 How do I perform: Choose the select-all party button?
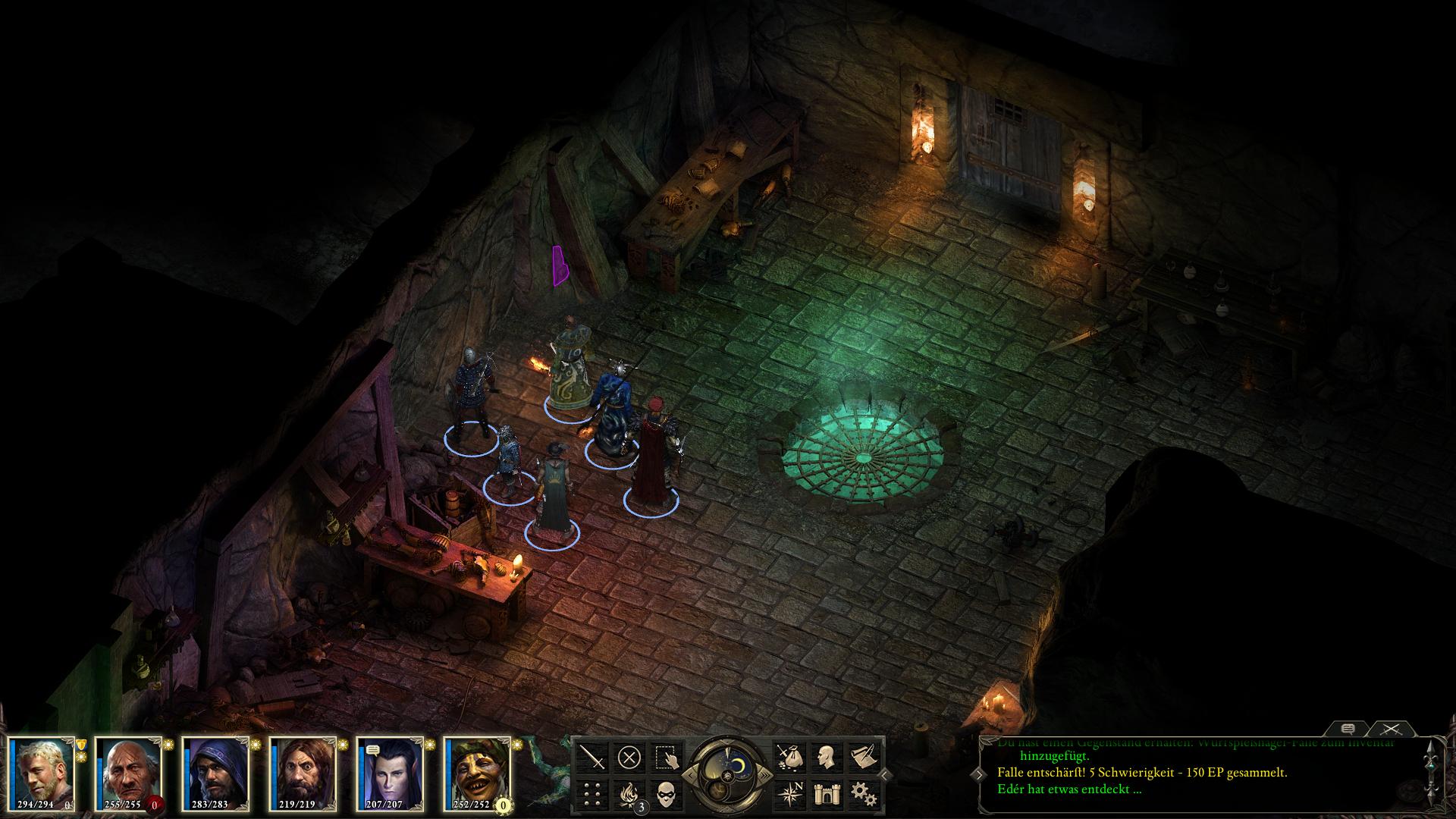tap(667, 757)
